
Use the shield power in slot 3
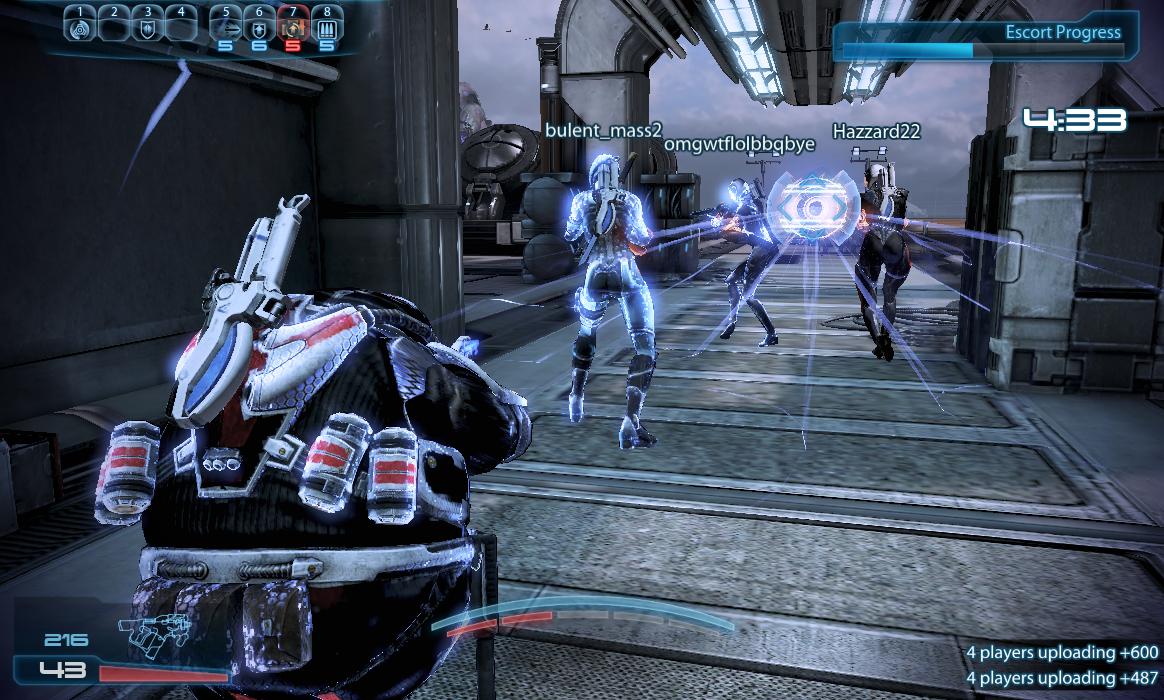pos(148,28)
